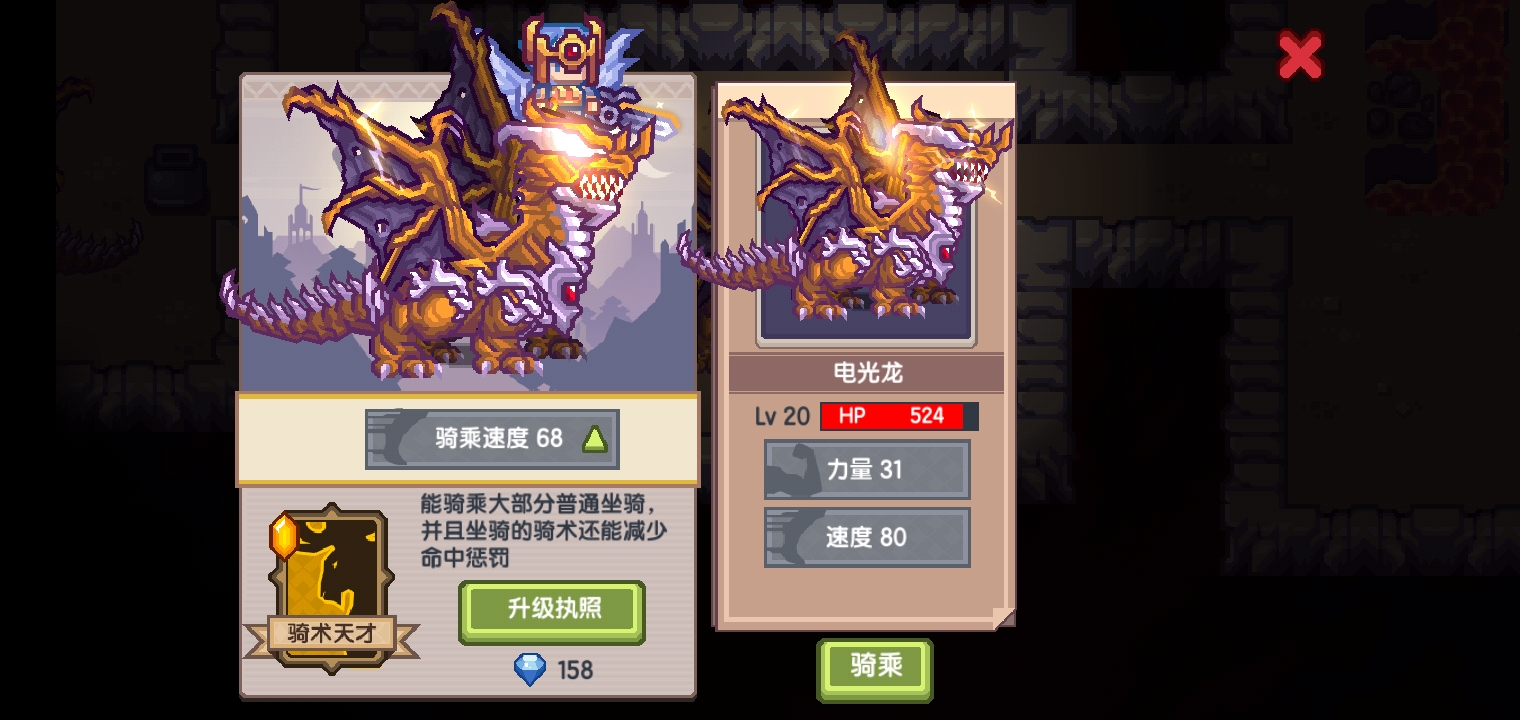Click the red X close icon
The width and height of the screenshot is (1520, 720).
coord(1300,57)
